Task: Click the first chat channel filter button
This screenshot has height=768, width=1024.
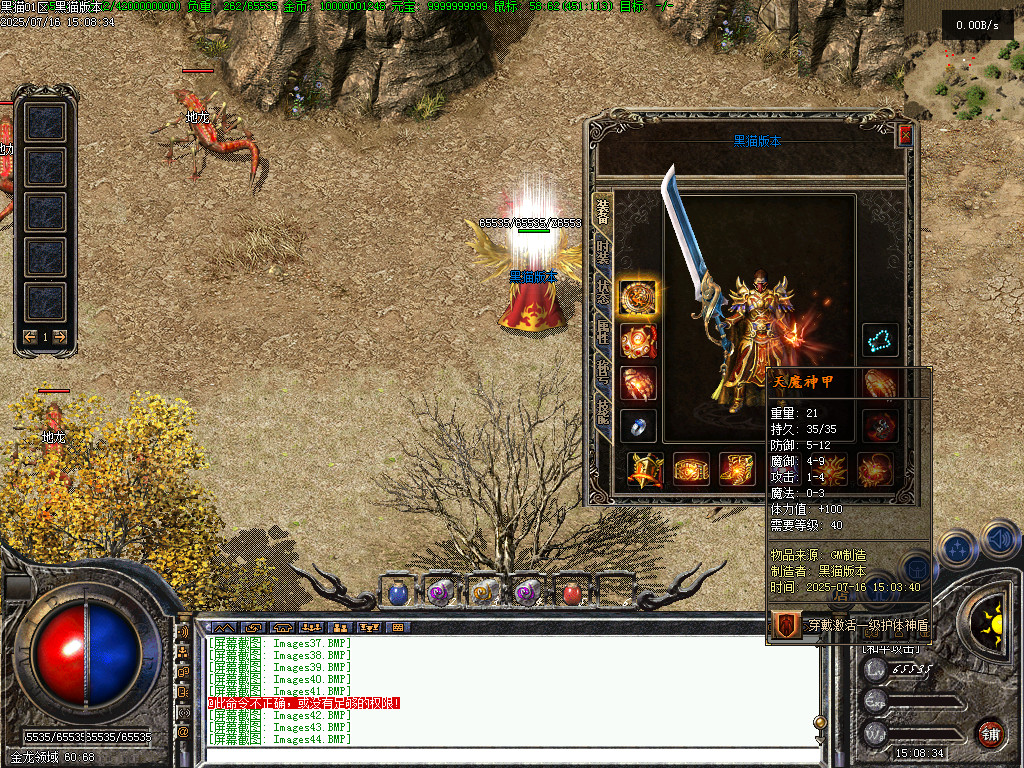Action: 224,627
